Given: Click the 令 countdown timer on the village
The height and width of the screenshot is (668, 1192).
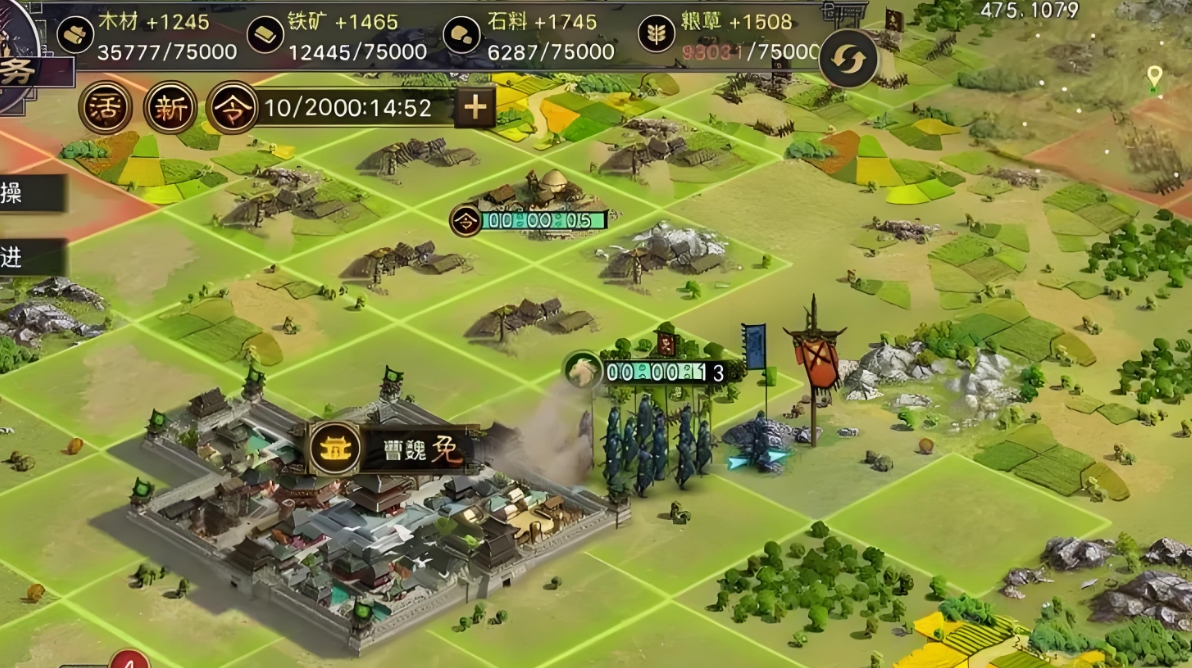Looking at the screenshot, I should click(530, 220).
